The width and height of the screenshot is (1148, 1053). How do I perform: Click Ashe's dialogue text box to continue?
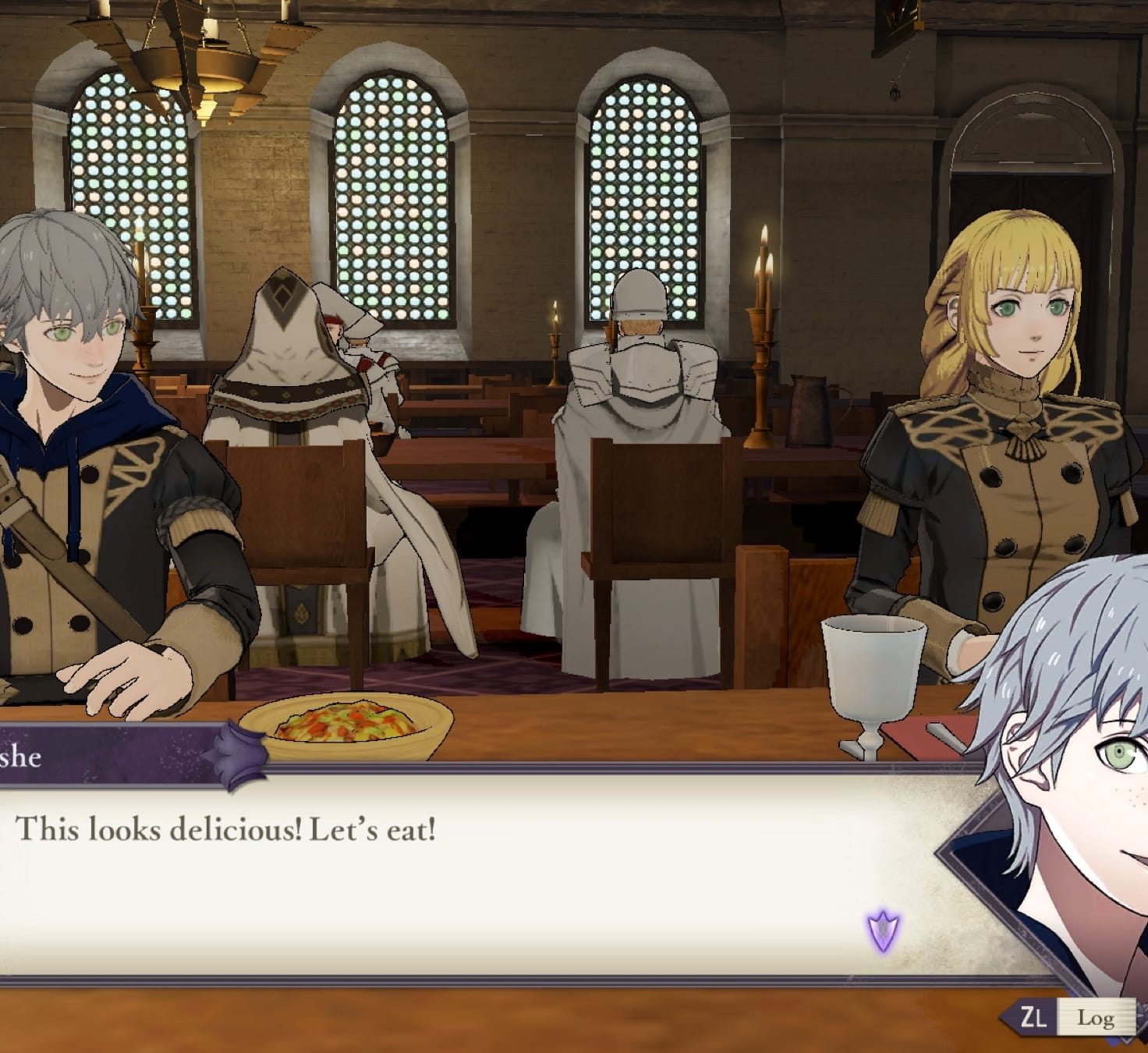click(468, 874)
